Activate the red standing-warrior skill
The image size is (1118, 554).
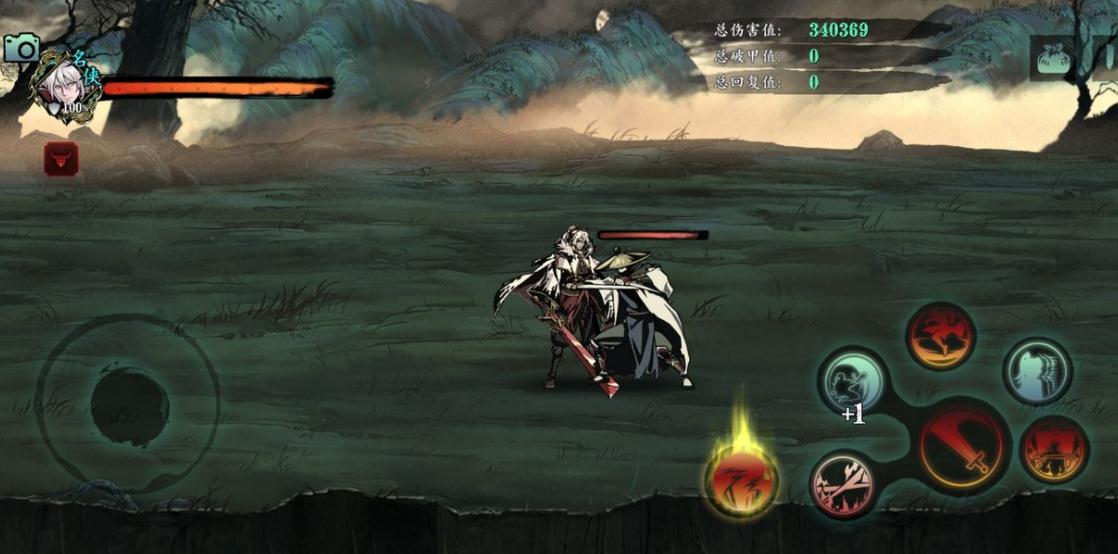[1054, 450]
